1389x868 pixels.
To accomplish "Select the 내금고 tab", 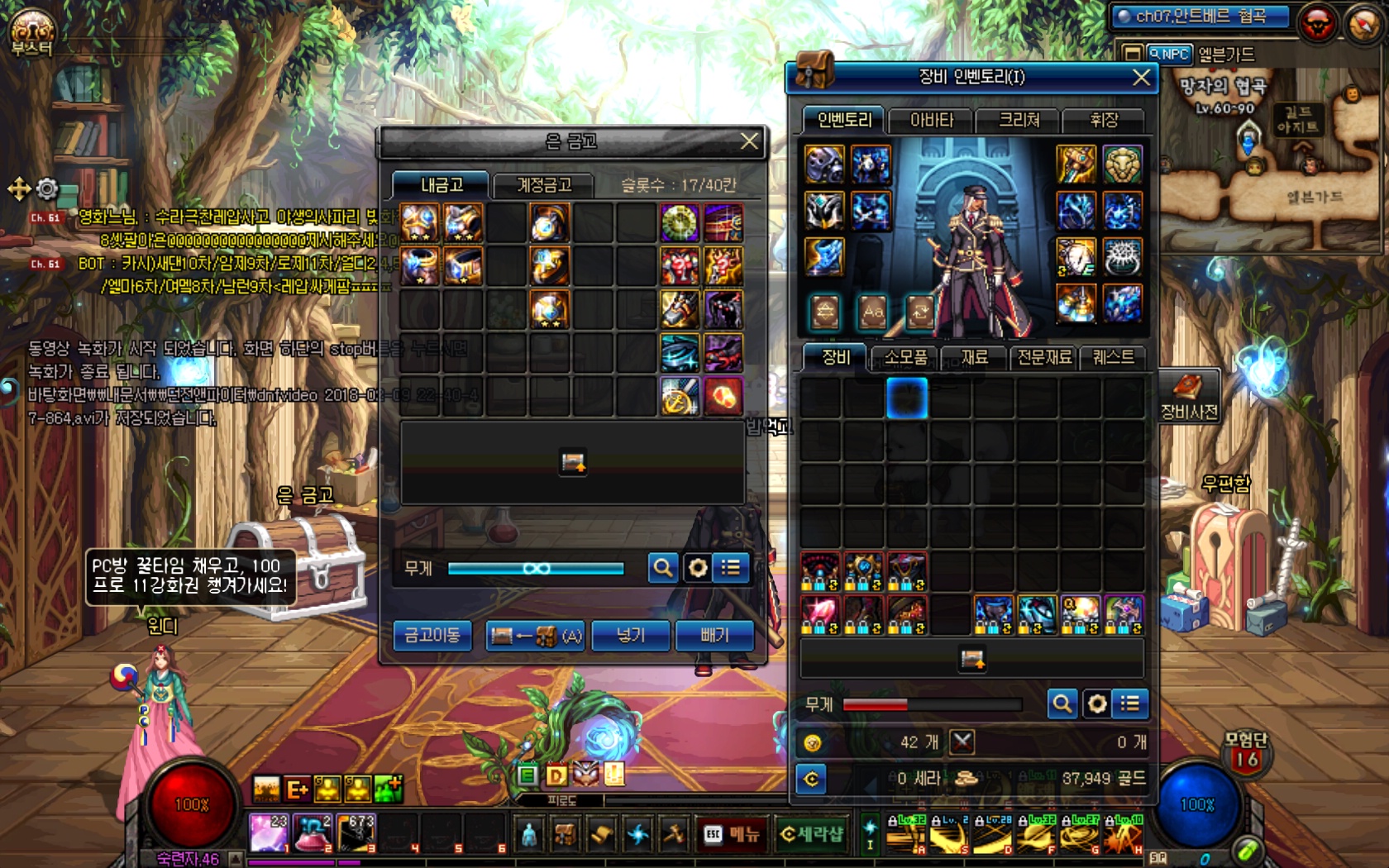I will (442, 185).
